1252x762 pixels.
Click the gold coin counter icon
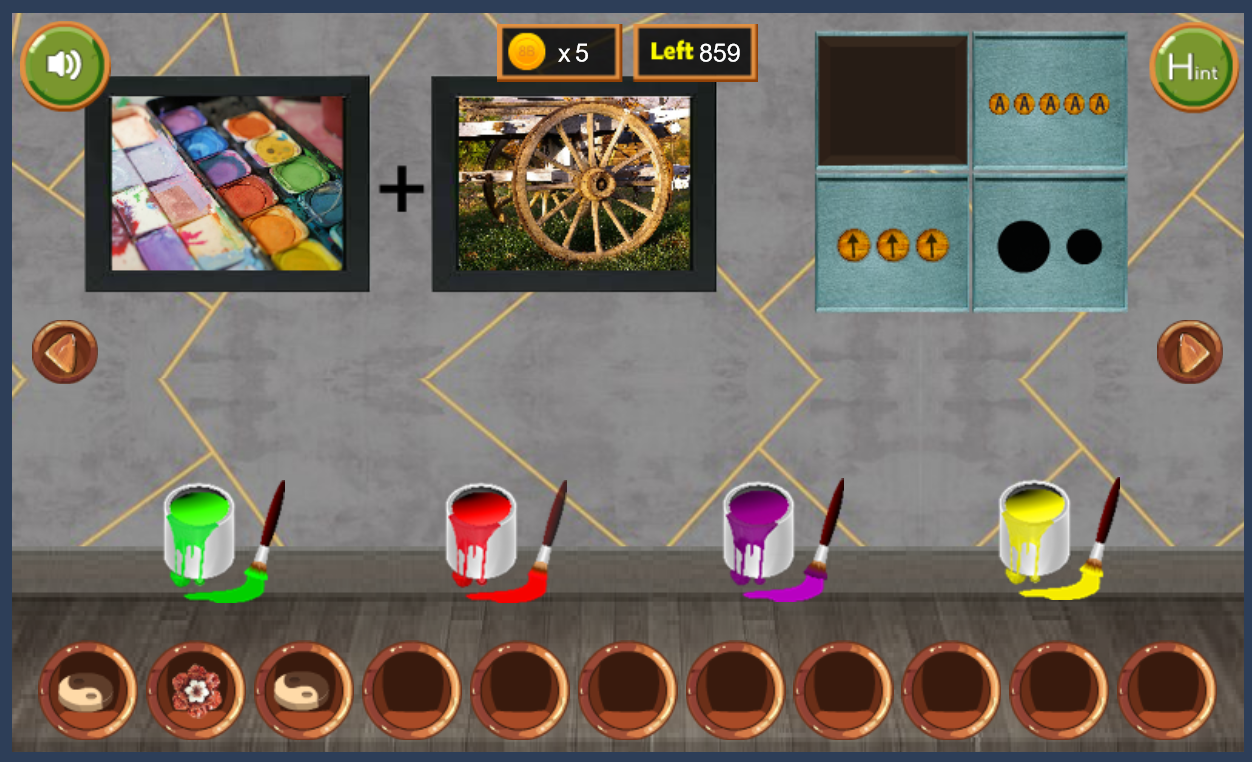point(526,52)
